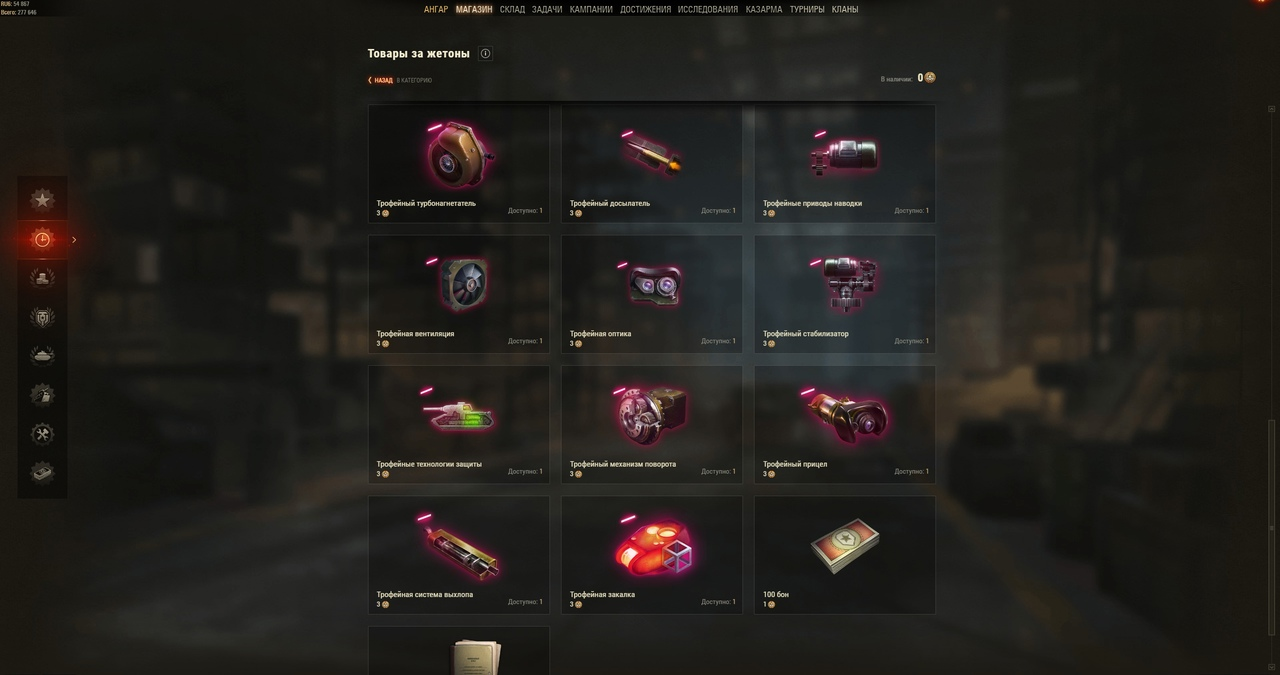Switch to the Исследования tab

708,10
